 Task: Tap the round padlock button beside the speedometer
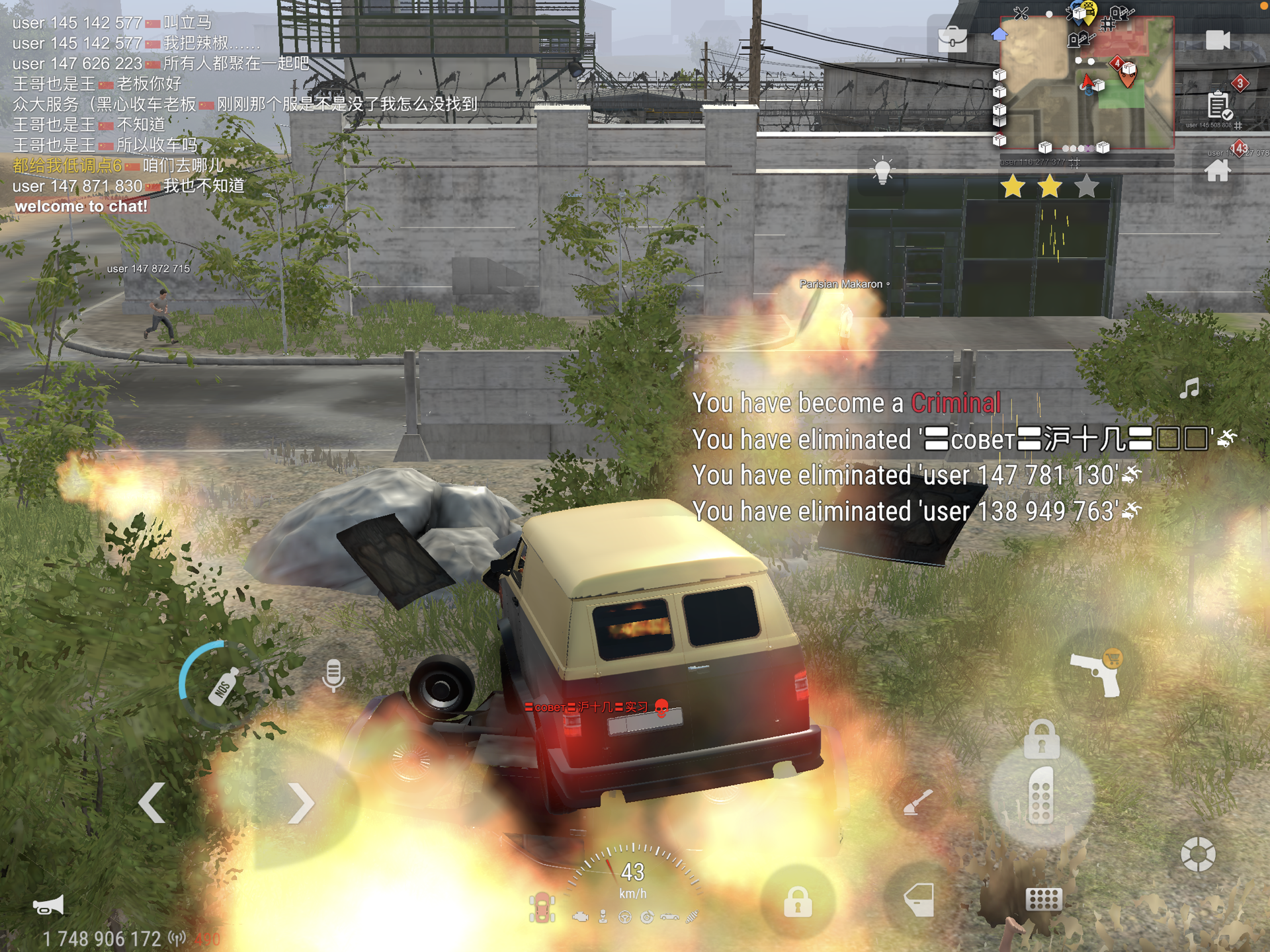click(798, 901)
